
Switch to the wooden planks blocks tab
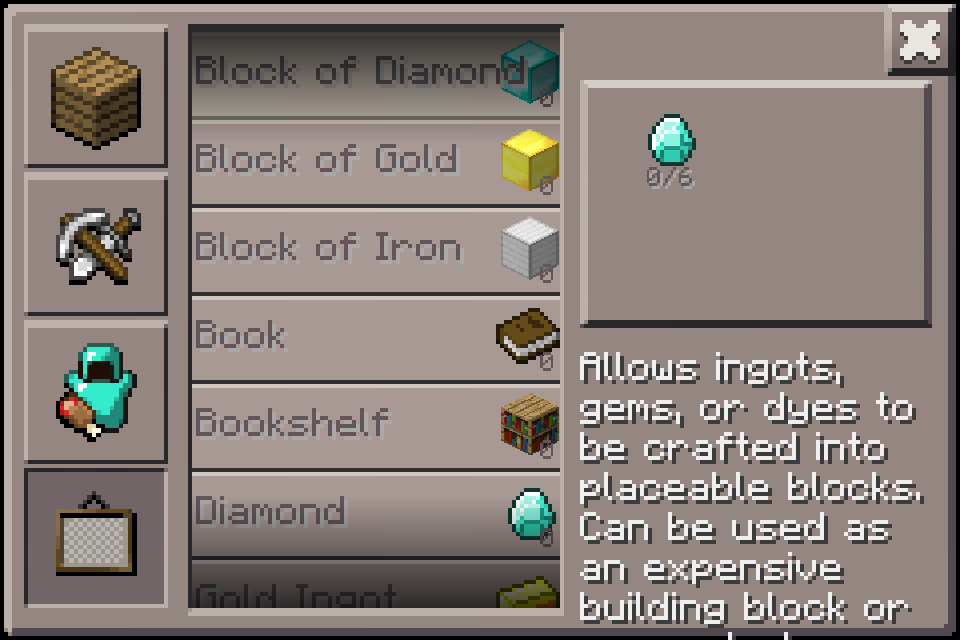tap(95, 96)
